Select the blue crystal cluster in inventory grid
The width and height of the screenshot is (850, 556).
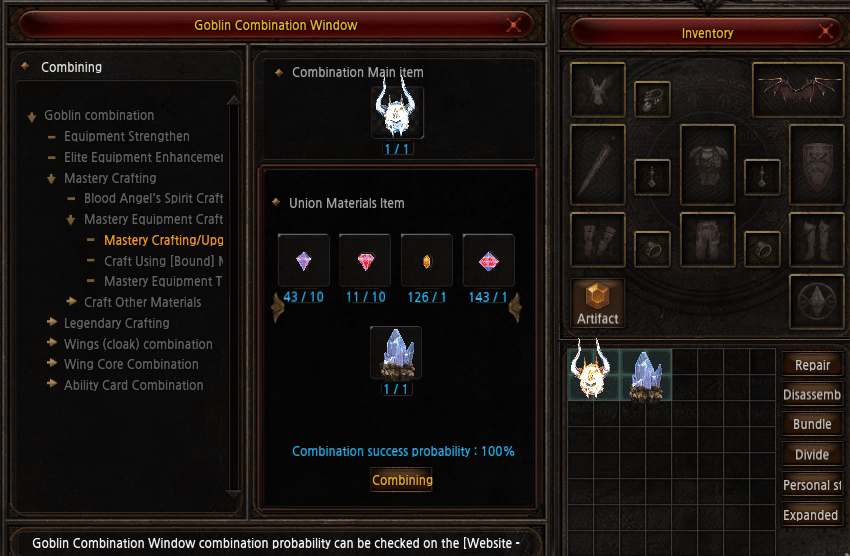[646, 375]
